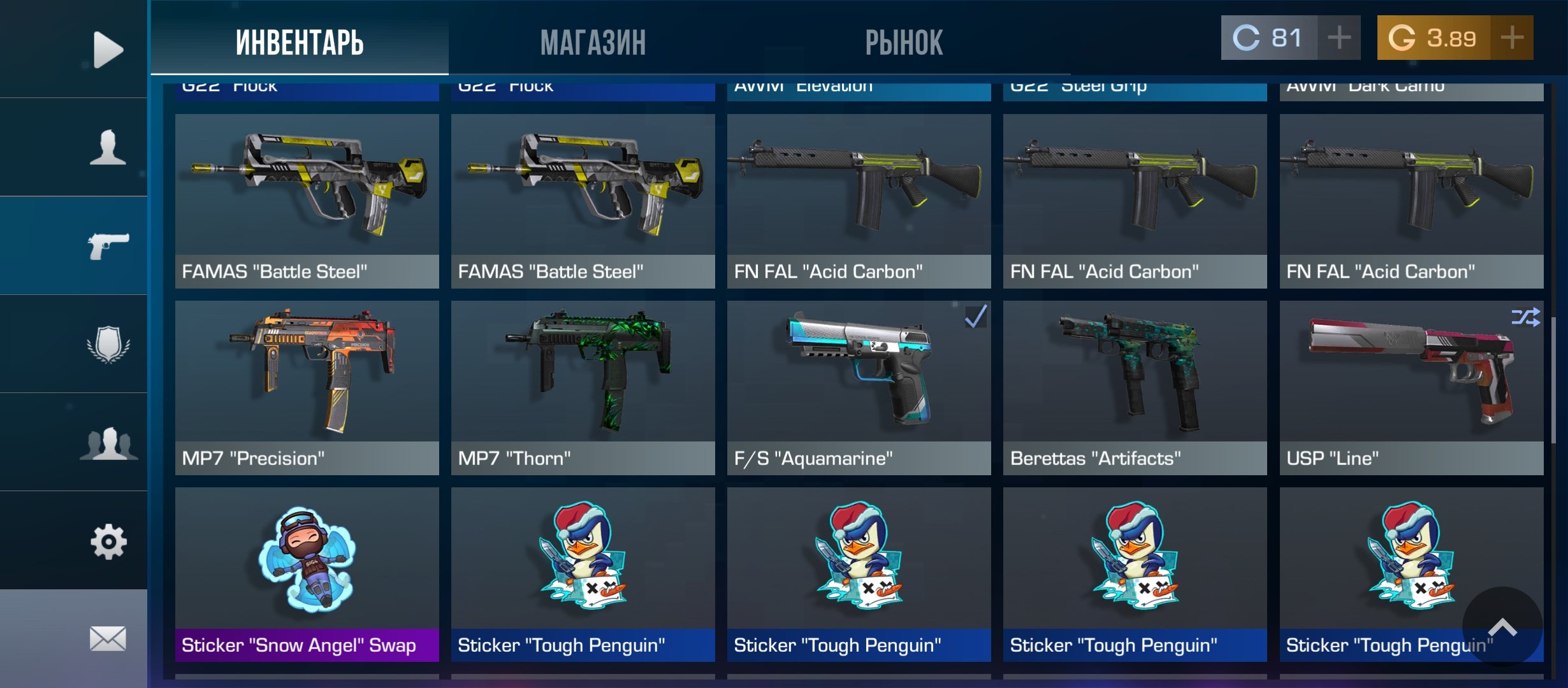Select the Инвентарь tab

[x=300, y=43]
